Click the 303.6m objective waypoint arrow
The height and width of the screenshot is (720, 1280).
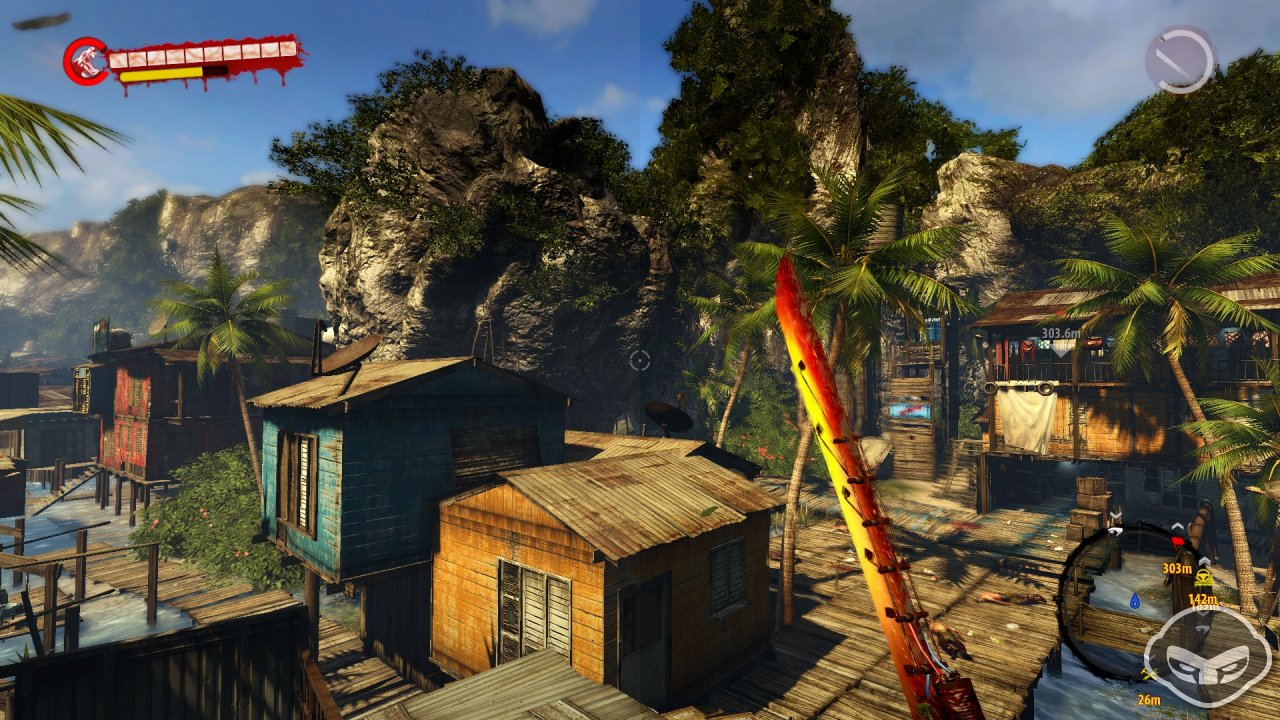[1060, 346]
